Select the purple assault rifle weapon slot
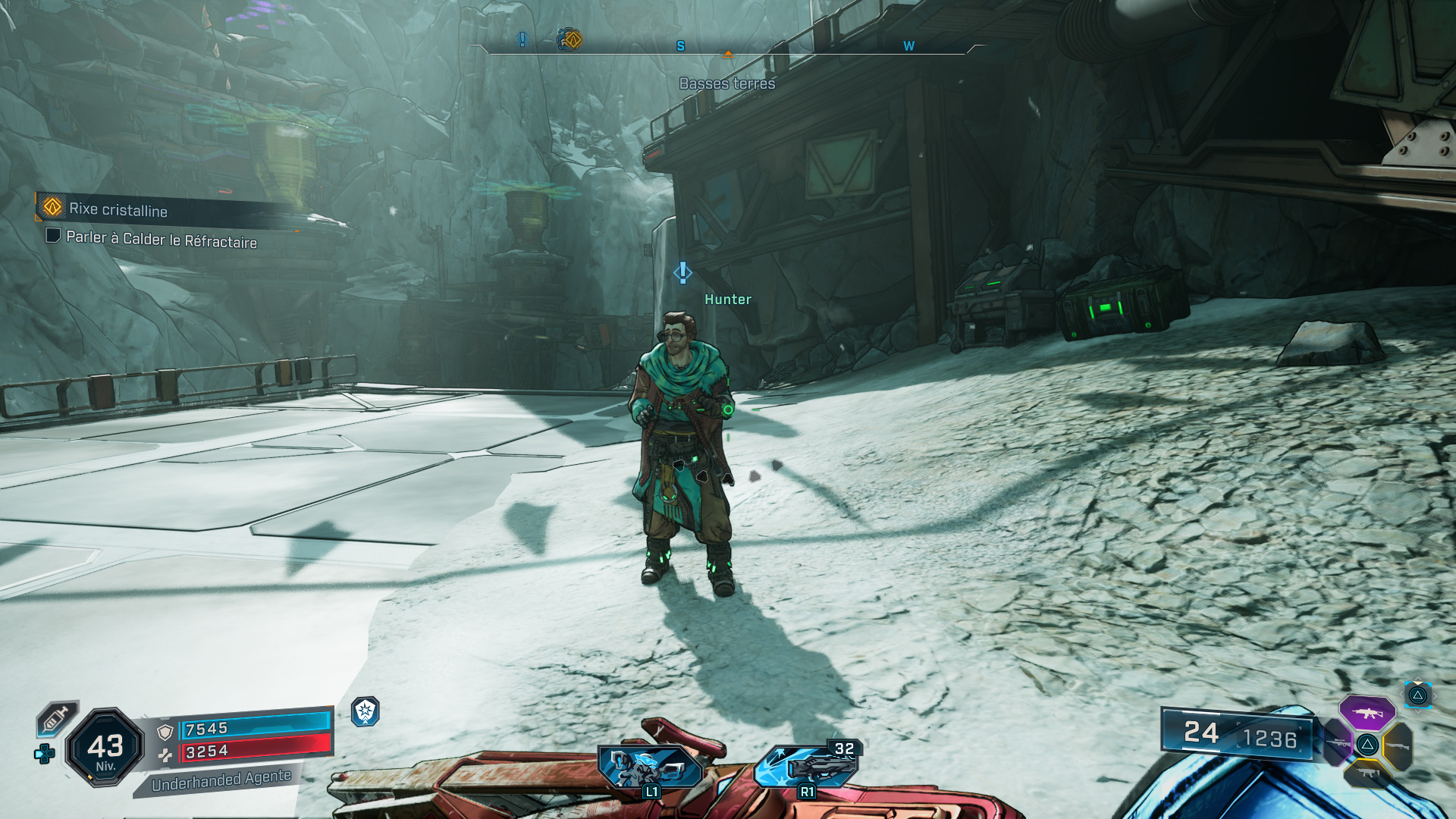The image size is (1456, 819). (x=1367, y=713)
